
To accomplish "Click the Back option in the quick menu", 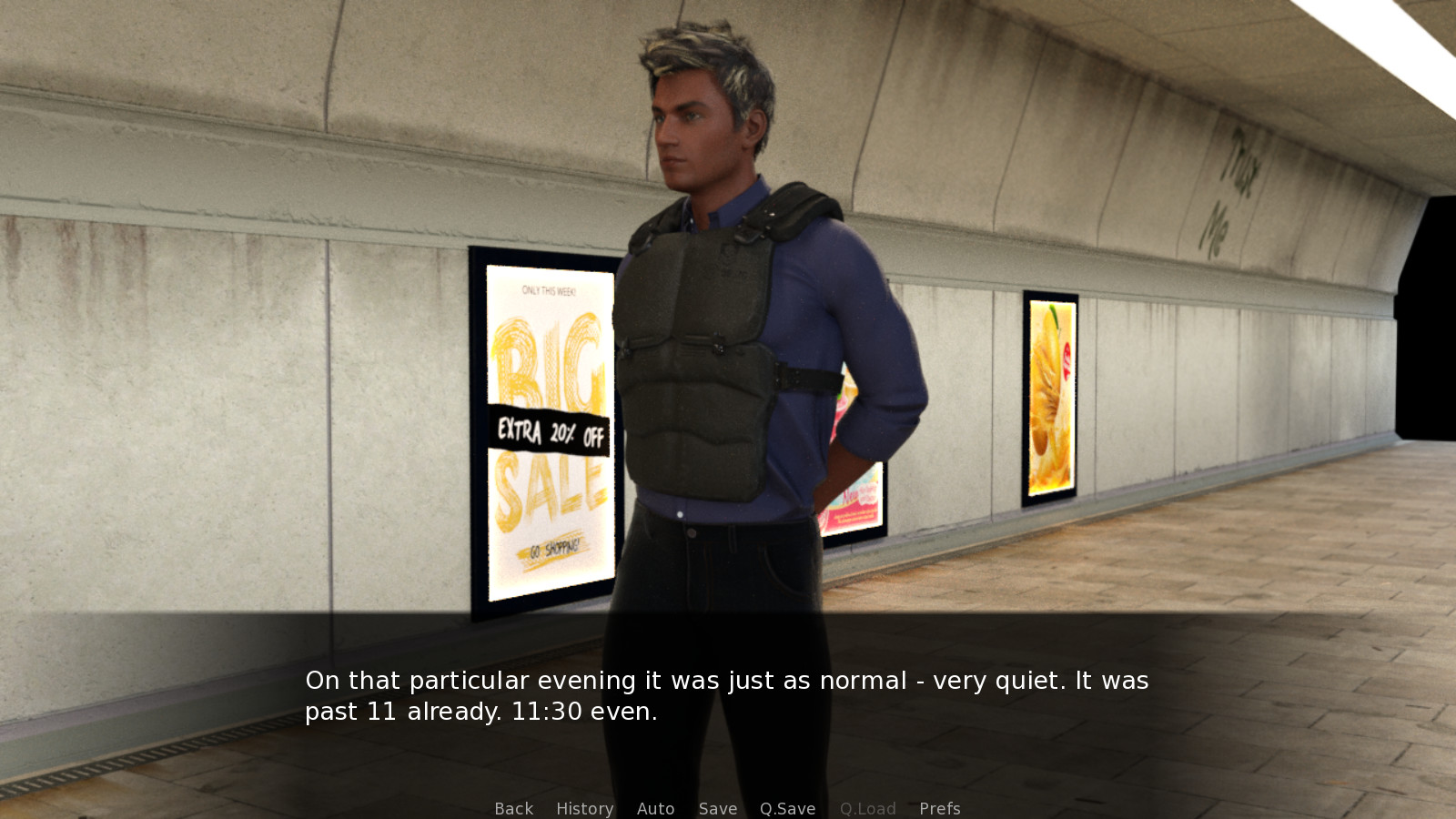I will coord(512,808).
